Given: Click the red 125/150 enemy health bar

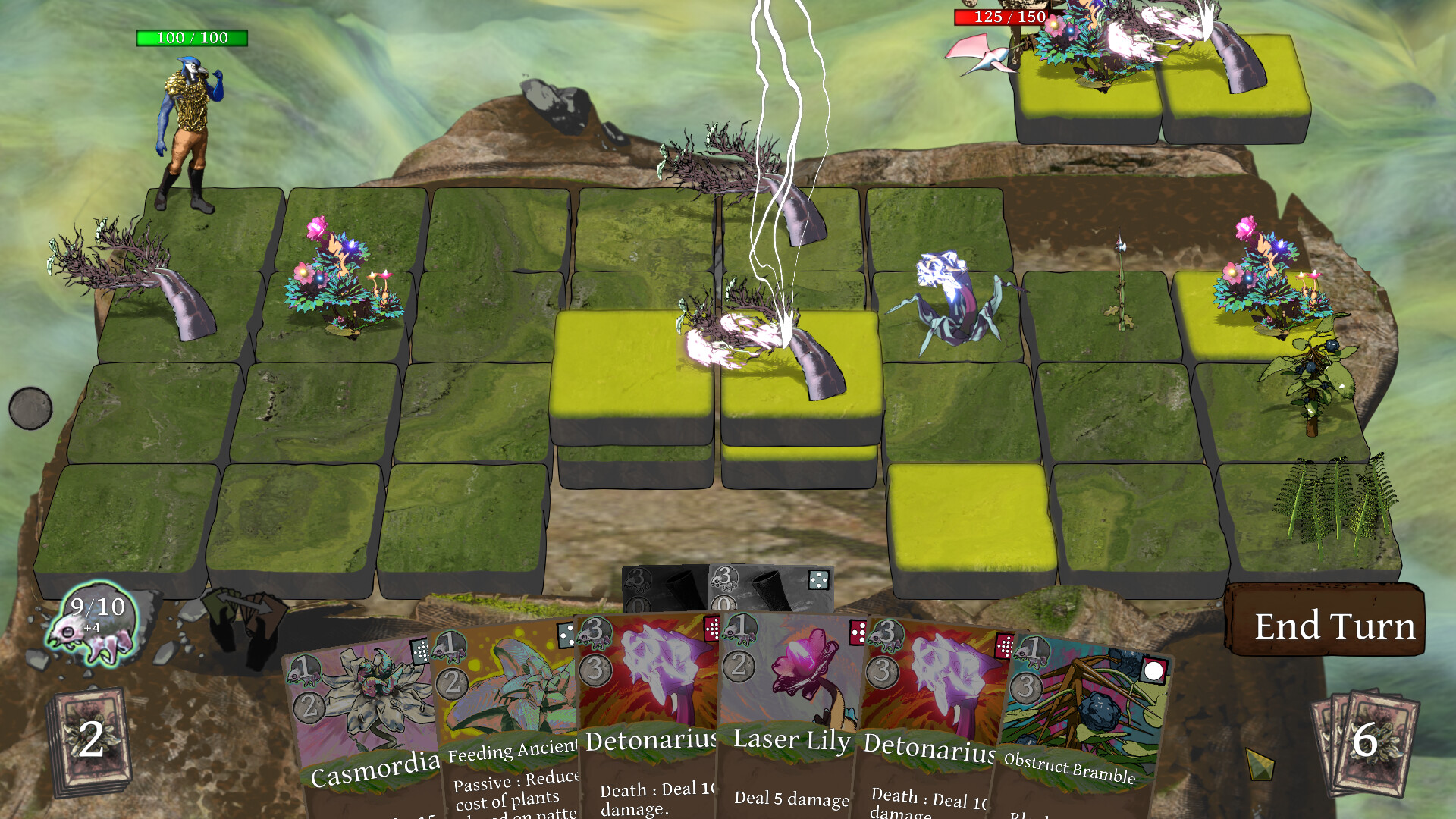Looking at the screenshot, I should 999,17.
